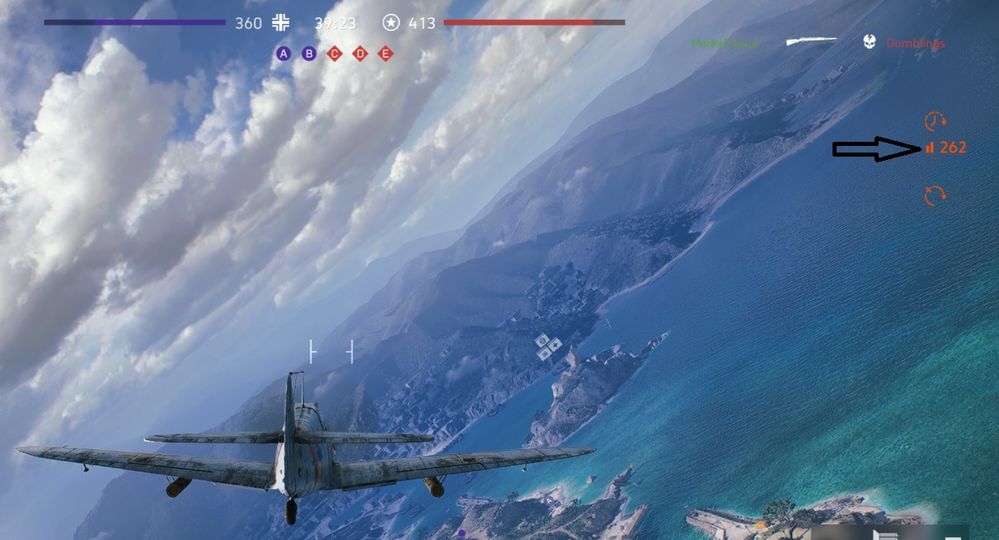999x540 pixels.
Task: Select the objective B flag marker
Action: 309,53
